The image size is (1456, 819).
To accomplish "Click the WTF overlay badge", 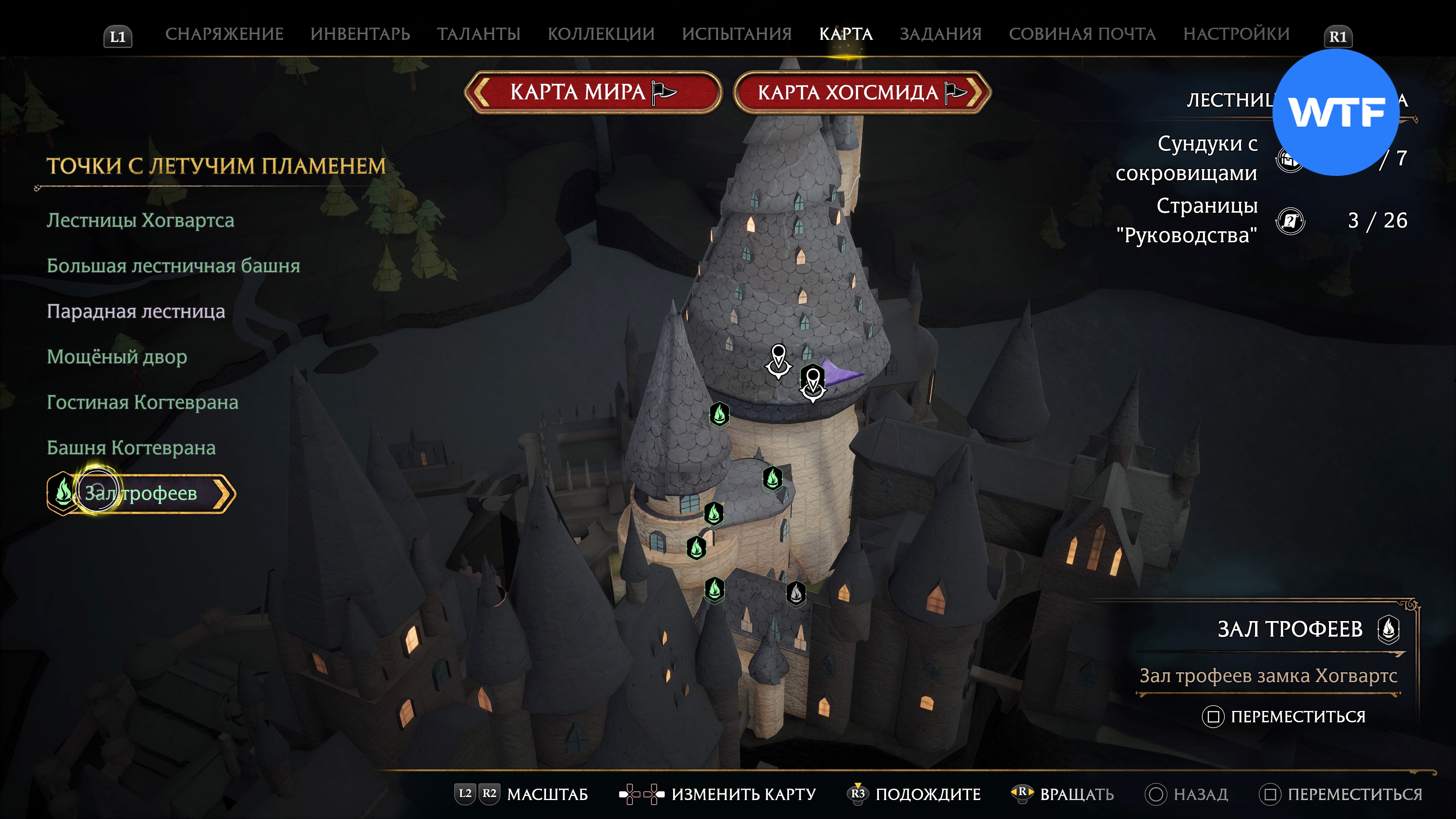I will 1335,113.
